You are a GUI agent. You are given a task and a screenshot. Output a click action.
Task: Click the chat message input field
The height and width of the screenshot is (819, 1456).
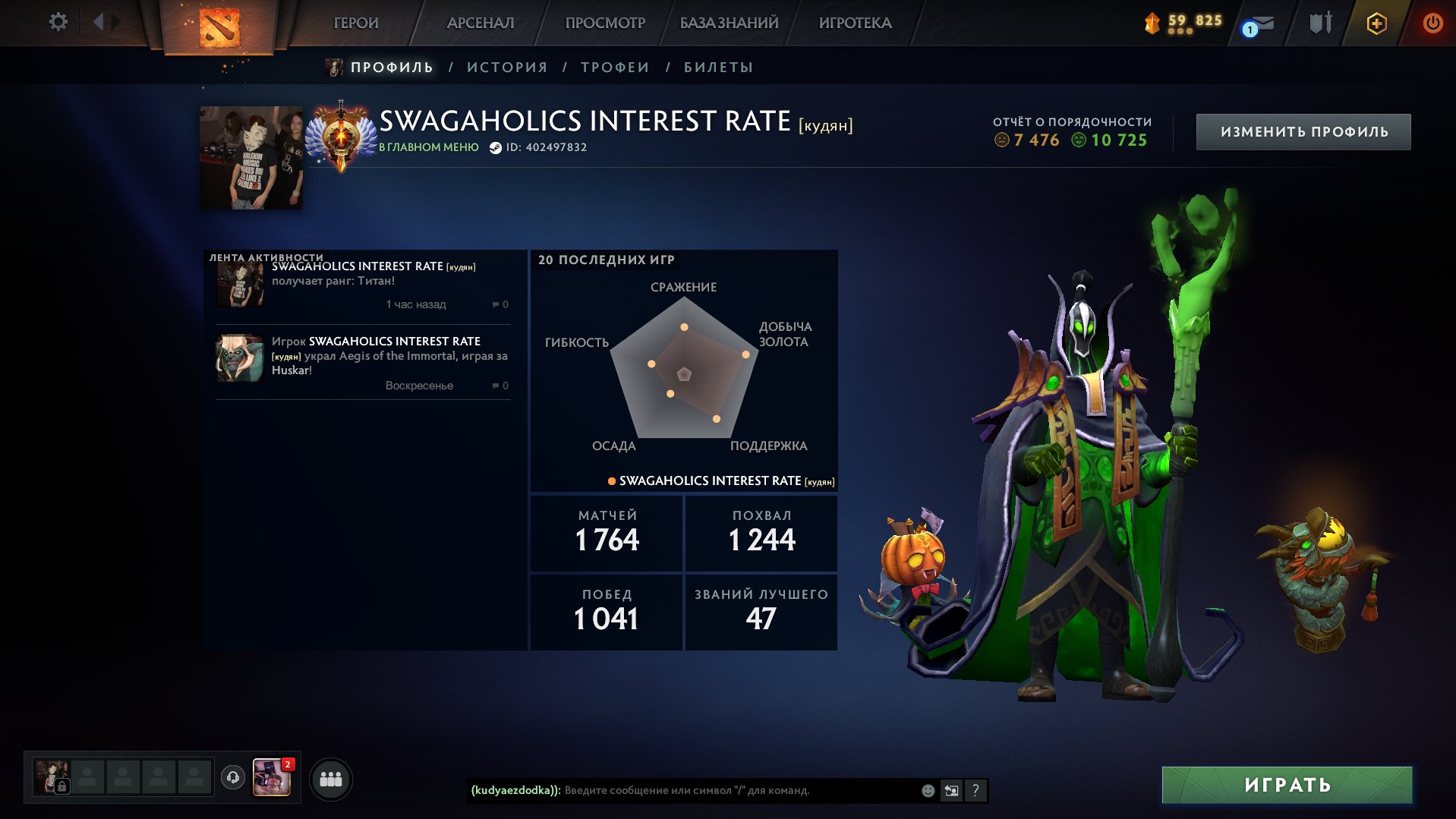coord(721,789)
